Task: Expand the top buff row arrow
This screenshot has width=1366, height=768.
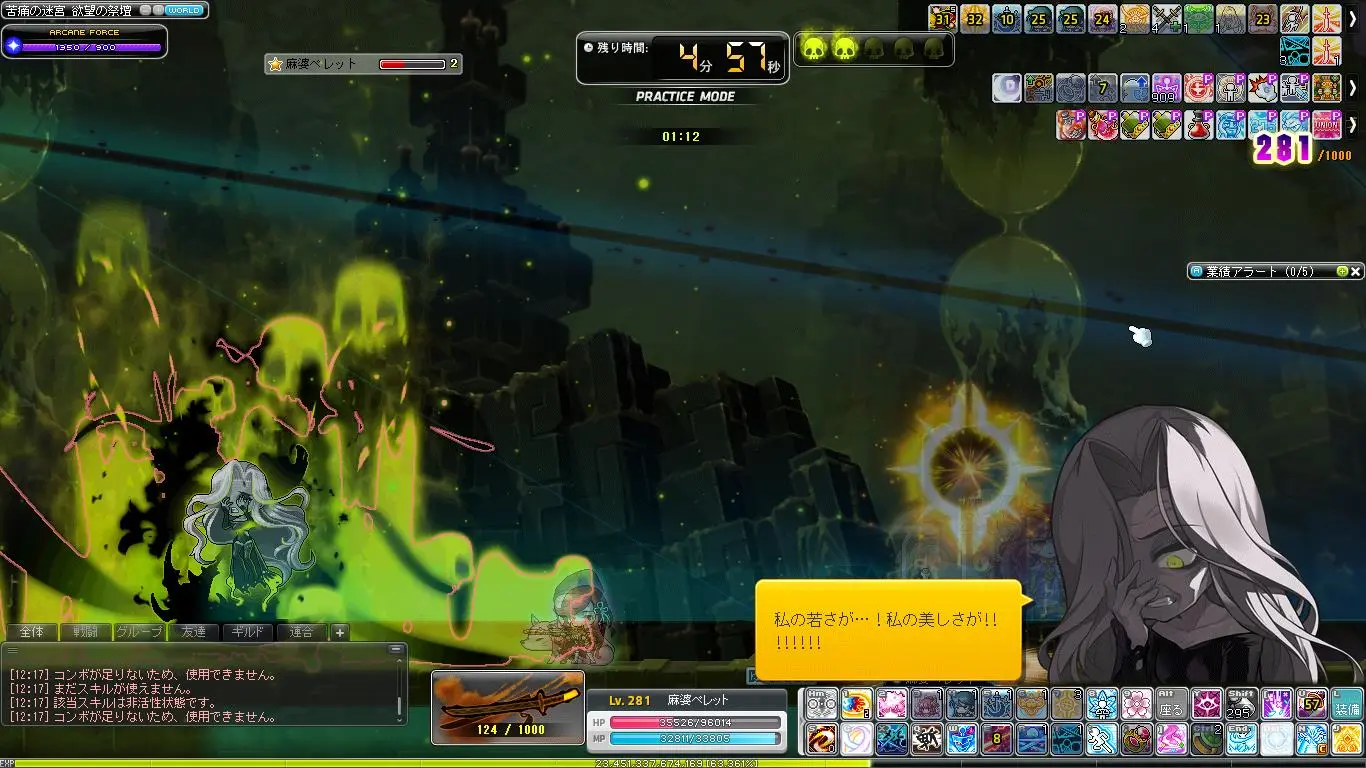Action: pos(1352,19)
